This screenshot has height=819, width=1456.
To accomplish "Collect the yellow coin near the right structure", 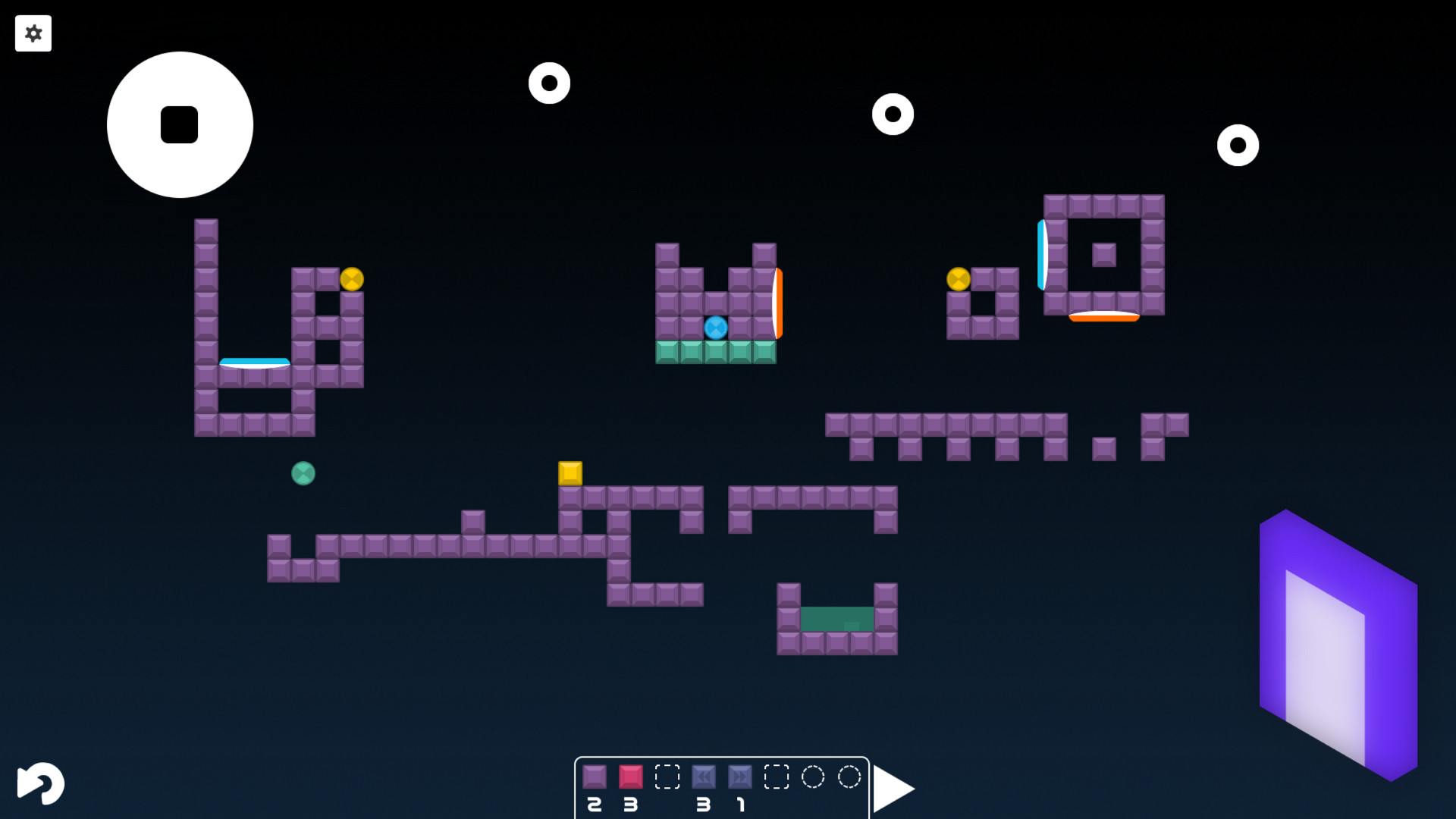I will pyautogui.click(x=957, y=279).
